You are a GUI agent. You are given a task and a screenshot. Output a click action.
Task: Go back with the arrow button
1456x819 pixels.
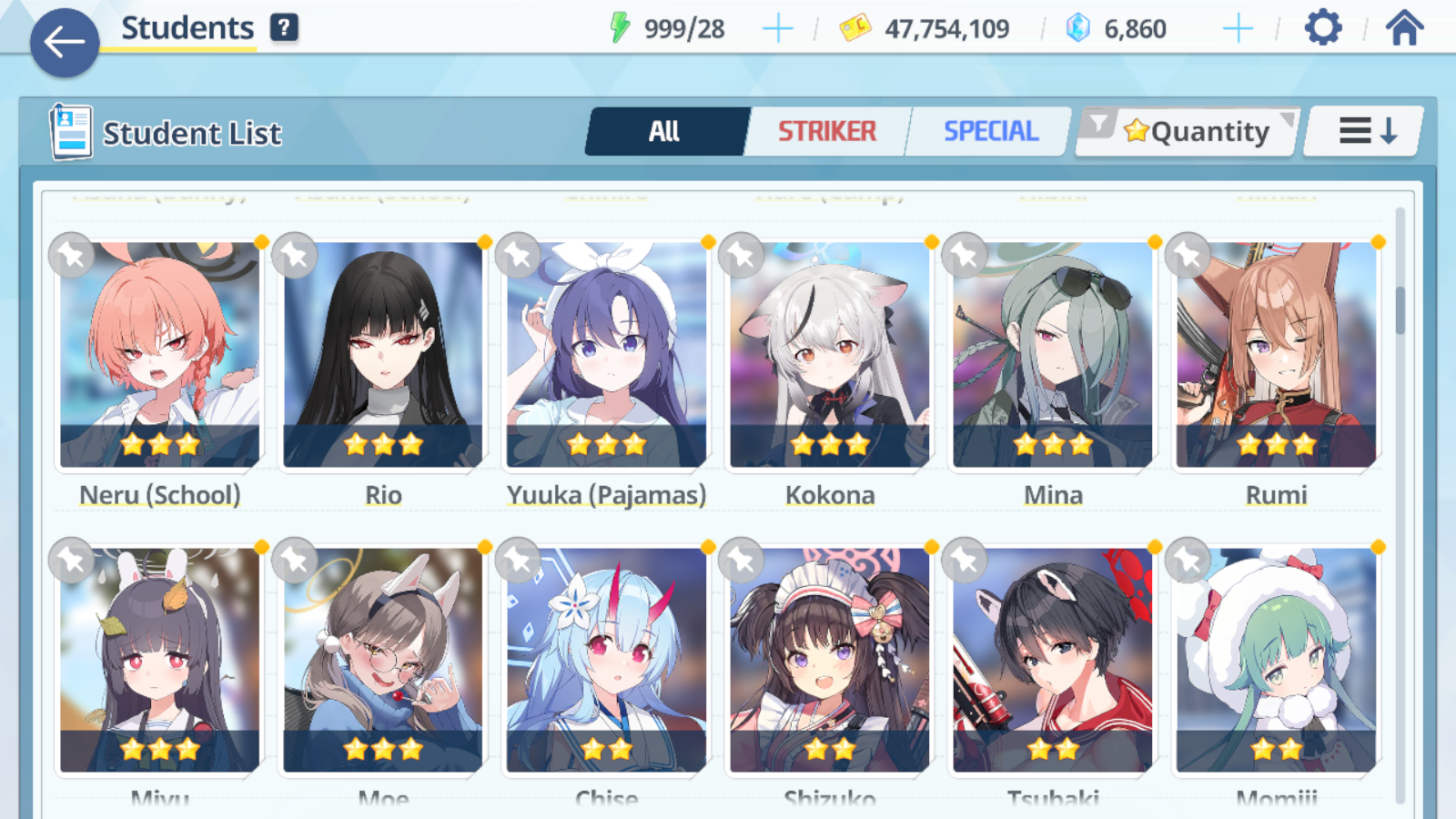(x=65, y=43)
